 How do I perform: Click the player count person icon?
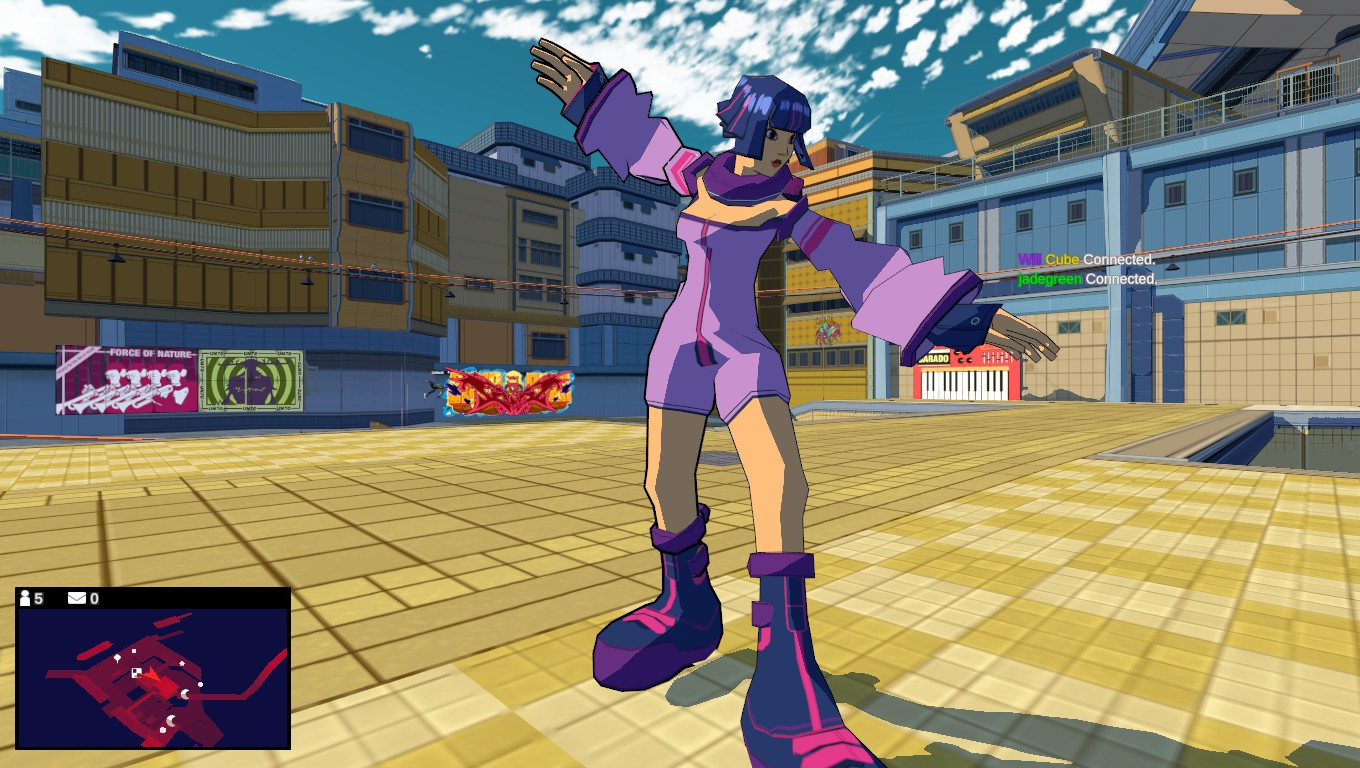click(x=25, y=598)
